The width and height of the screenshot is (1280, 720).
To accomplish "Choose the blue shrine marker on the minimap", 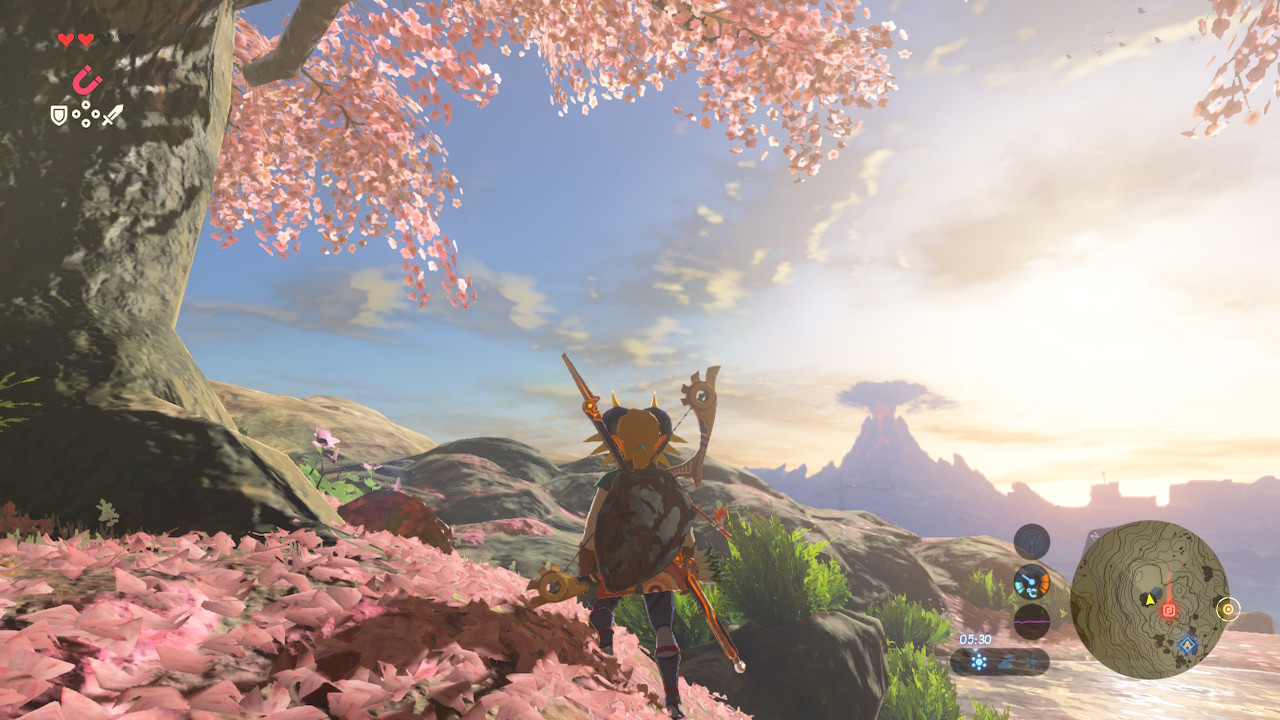I will [x=1187, y=645].
